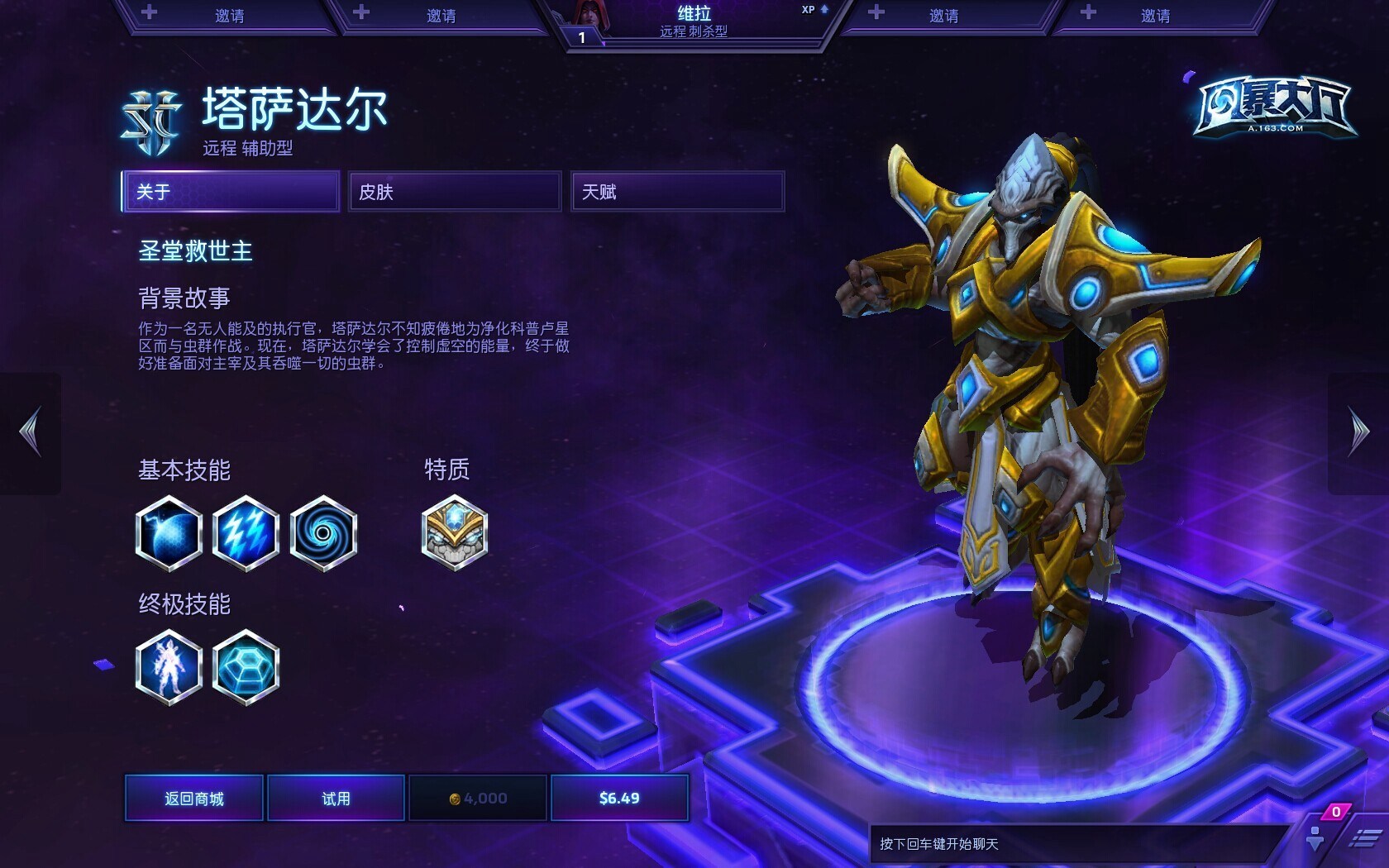
Task: Inspect the swirling vortex ability icon
Action: [x=323, y=533]
